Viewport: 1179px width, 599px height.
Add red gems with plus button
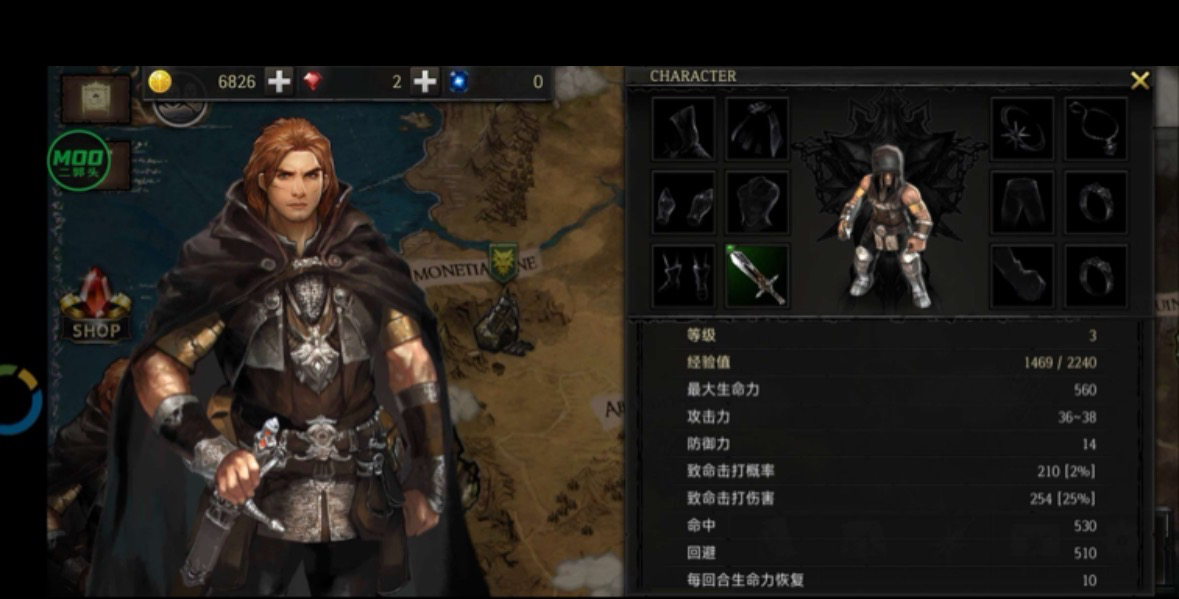[425, 82]
